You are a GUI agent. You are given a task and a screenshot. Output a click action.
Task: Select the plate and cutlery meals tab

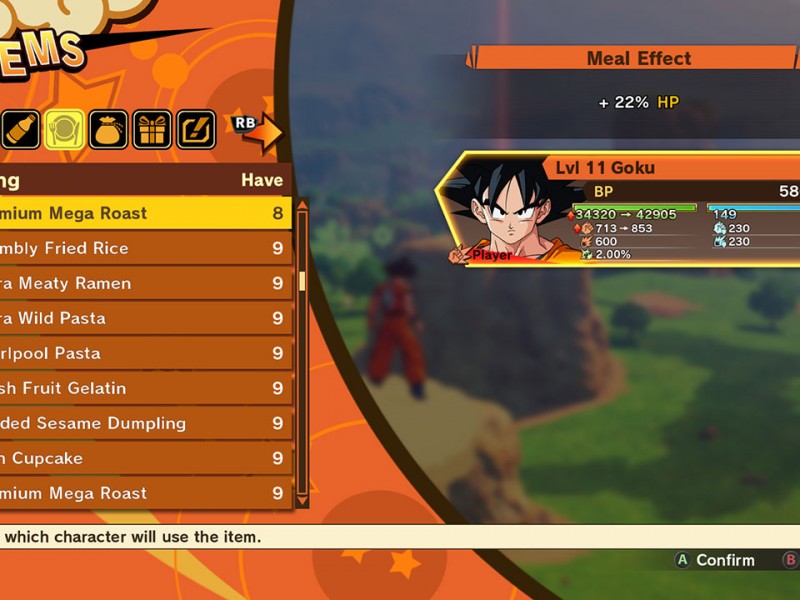coord(65,130)
